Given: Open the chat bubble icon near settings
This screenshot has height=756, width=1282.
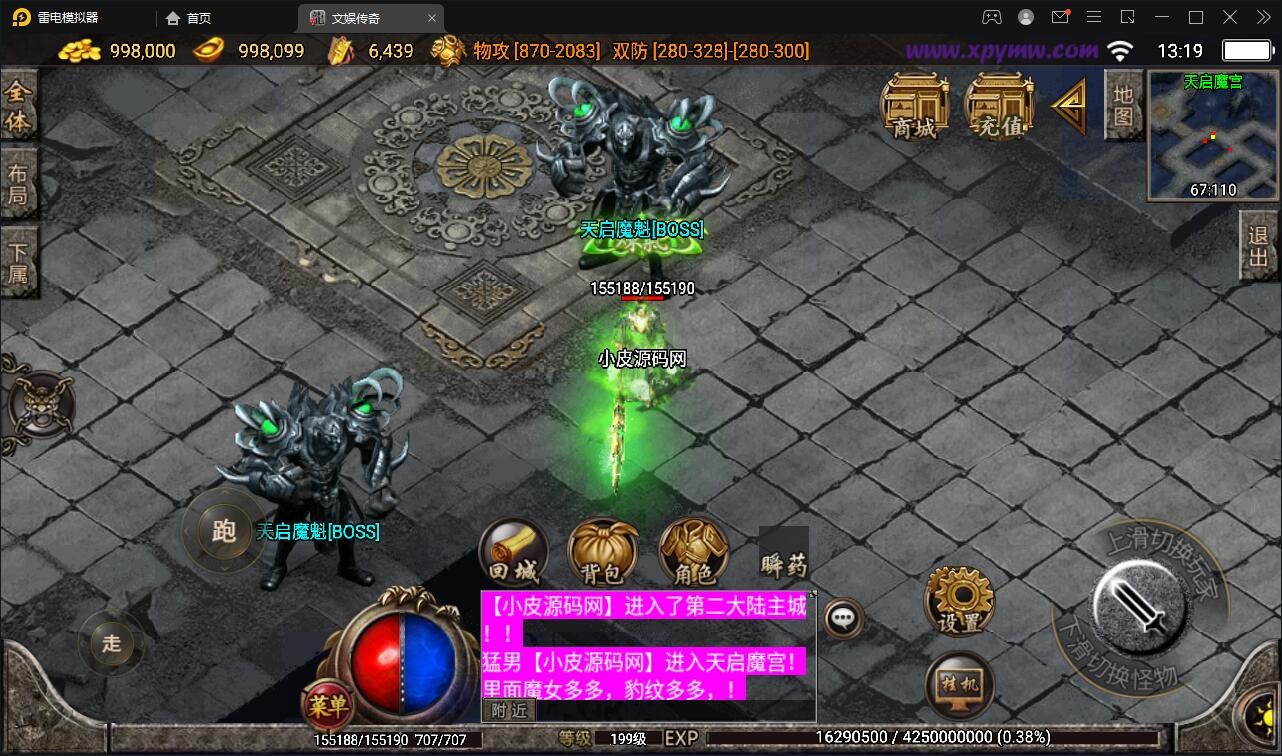Looking at the screenshot, I should (x=843, y=617).
